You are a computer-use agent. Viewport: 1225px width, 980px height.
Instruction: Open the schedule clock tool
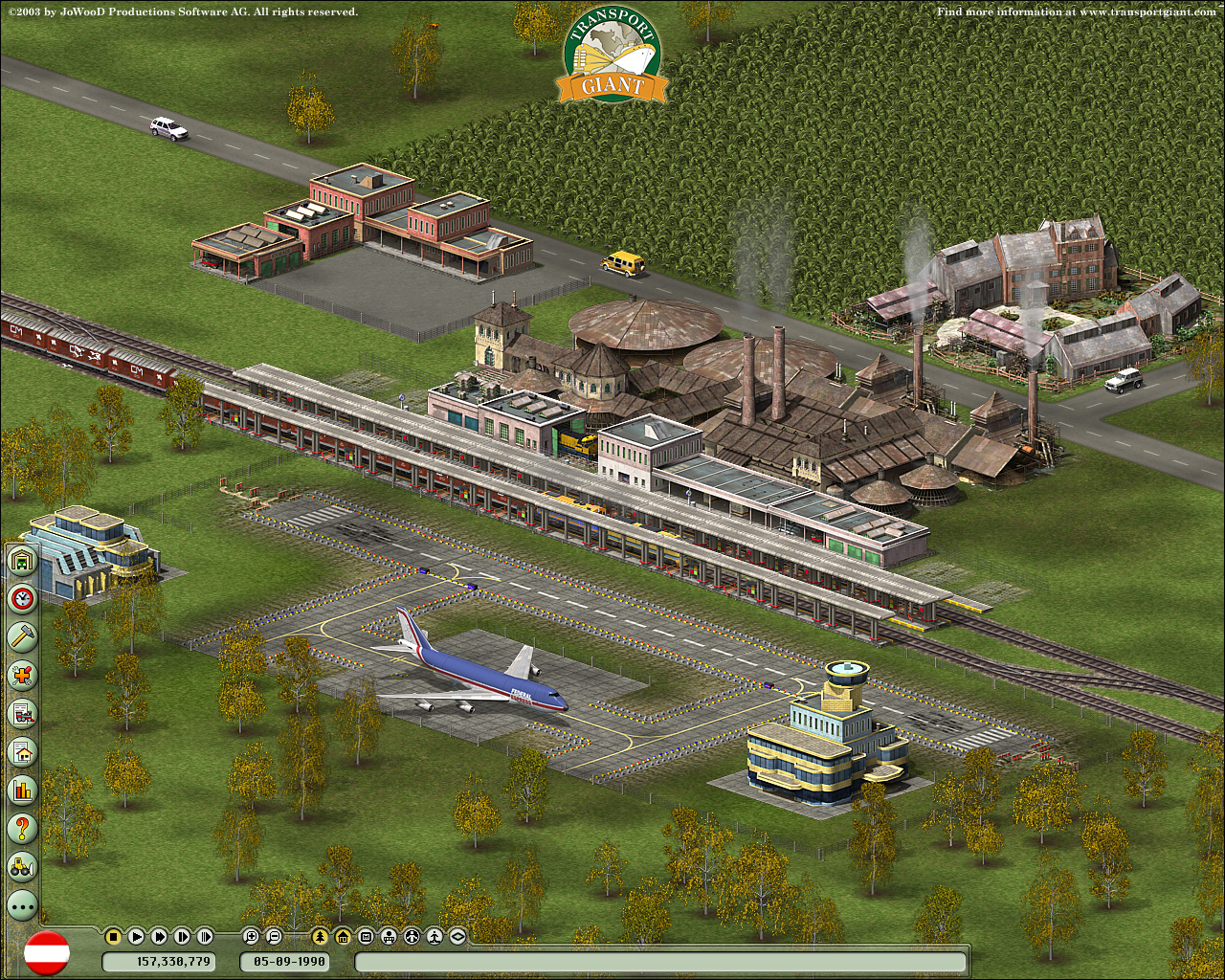(20, 599)
